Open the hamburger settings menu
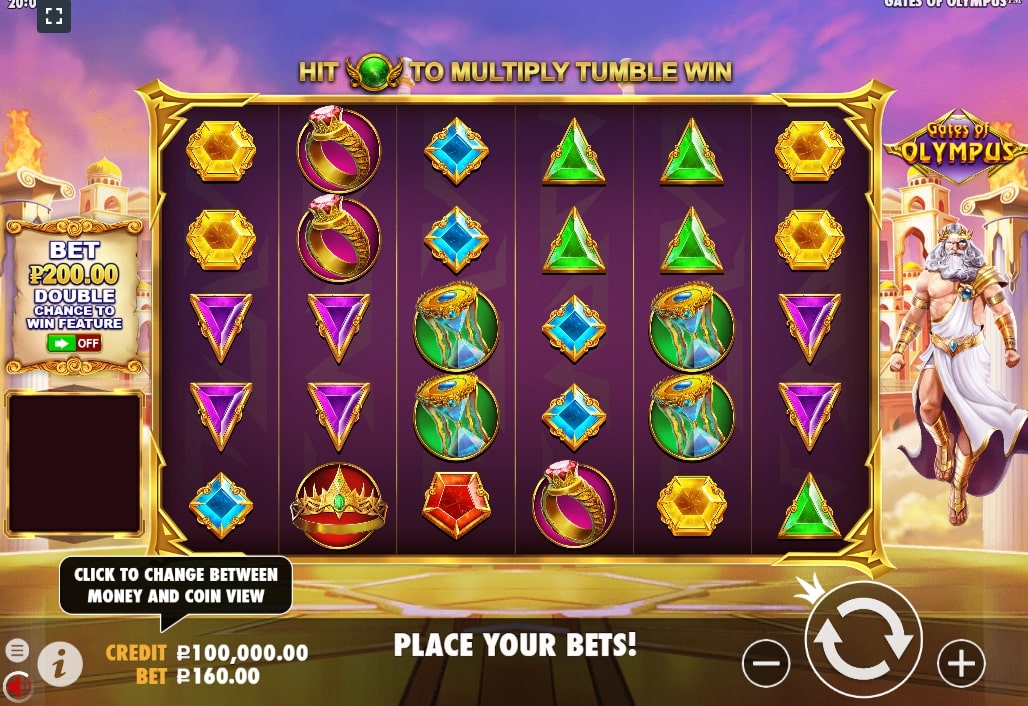 point(17,650)
